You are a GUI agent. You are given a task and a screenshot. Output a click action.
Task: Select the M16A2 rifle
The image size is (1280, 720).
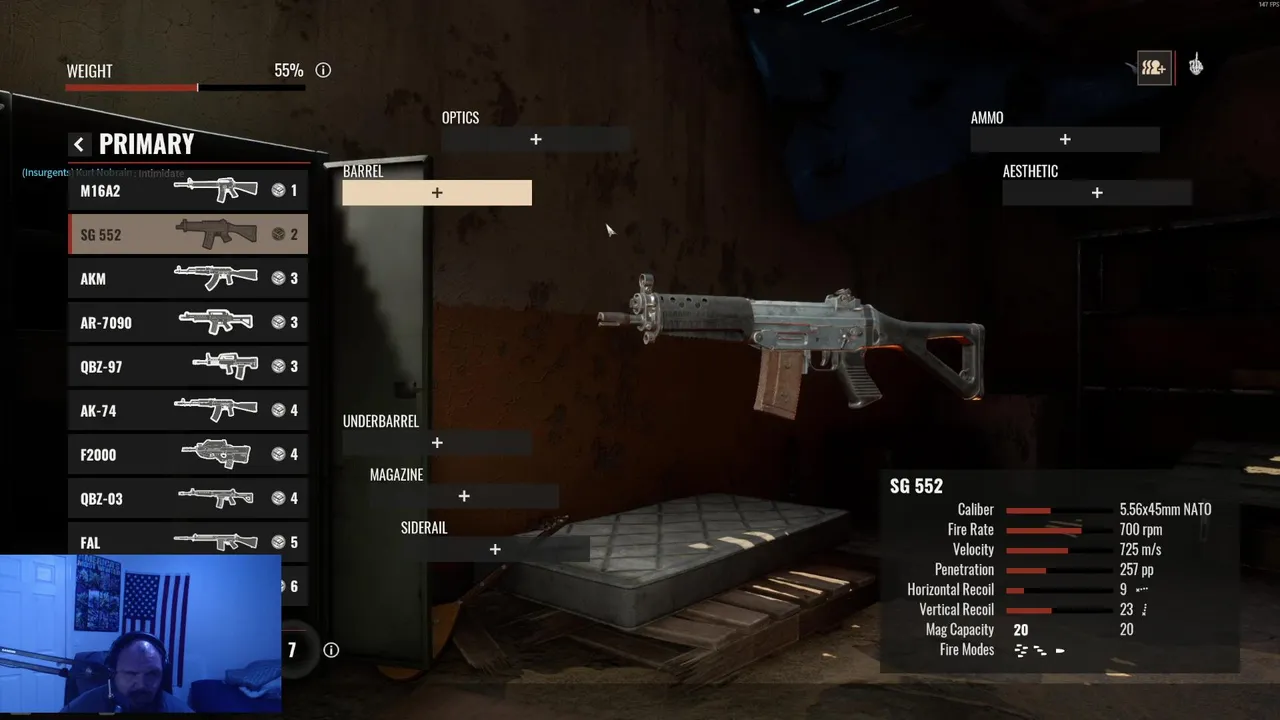(188, 190)
